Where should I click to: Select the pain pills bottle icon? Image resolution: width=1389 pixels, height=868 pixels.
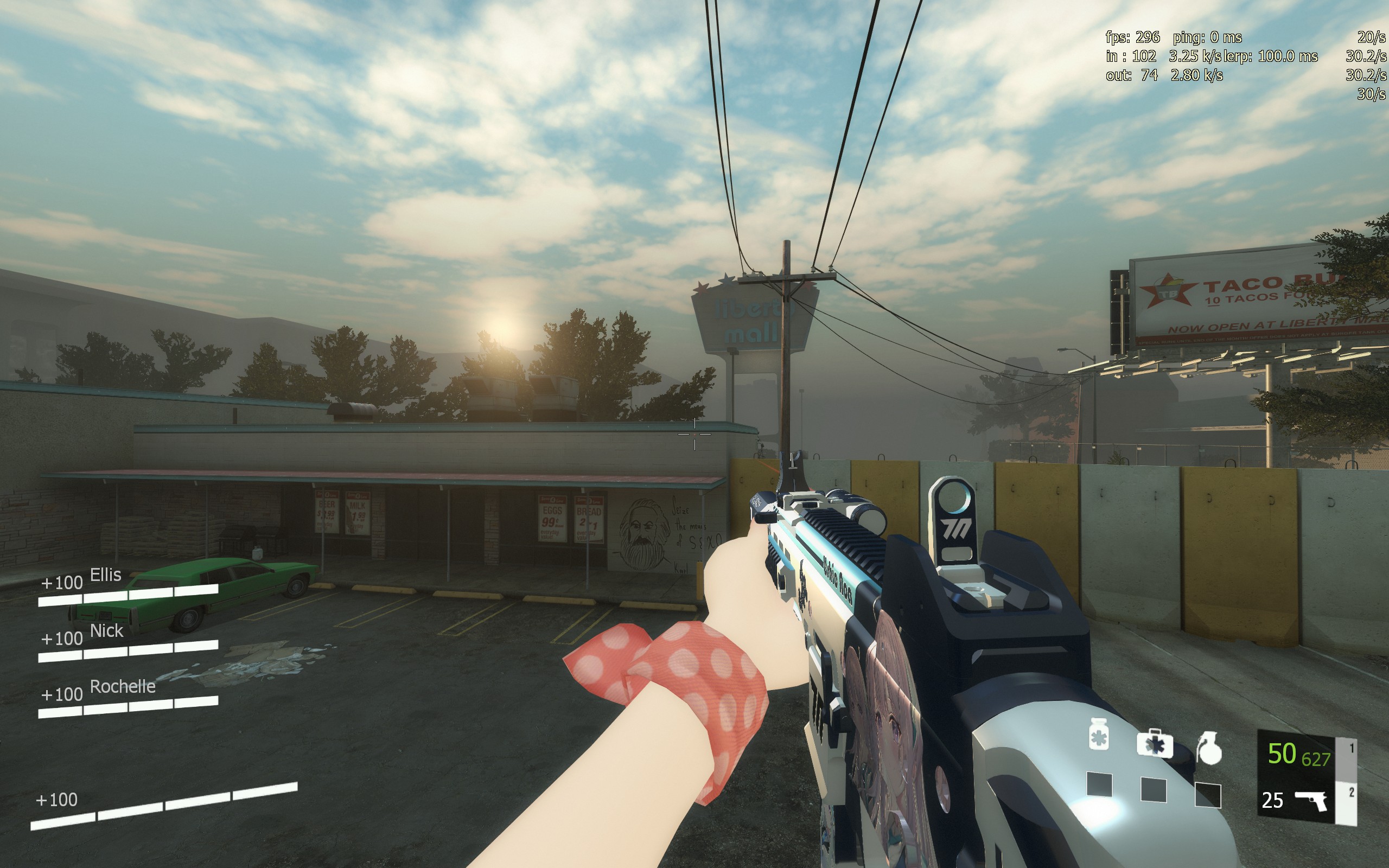[x=1099, y=735]
